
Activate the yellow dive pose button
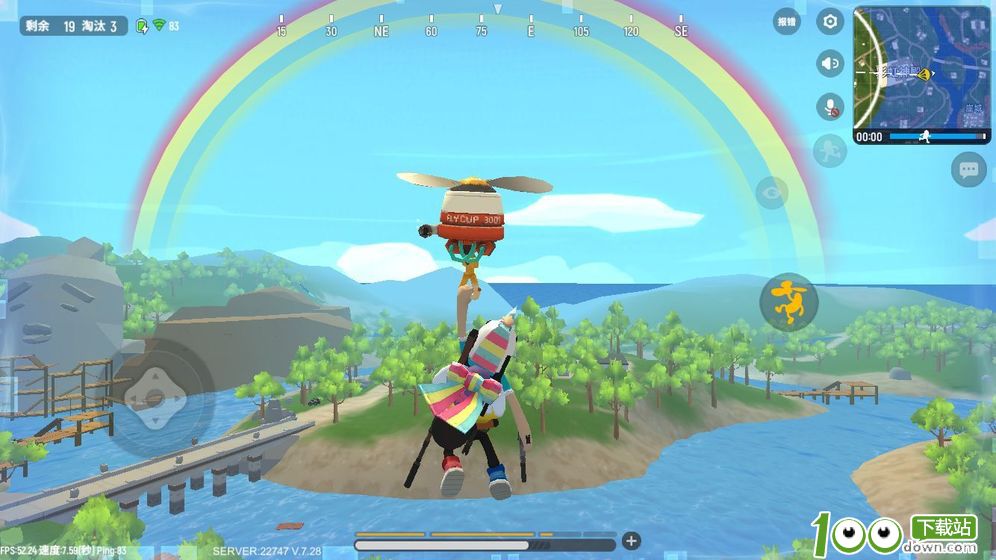click(x=789, y=301)
